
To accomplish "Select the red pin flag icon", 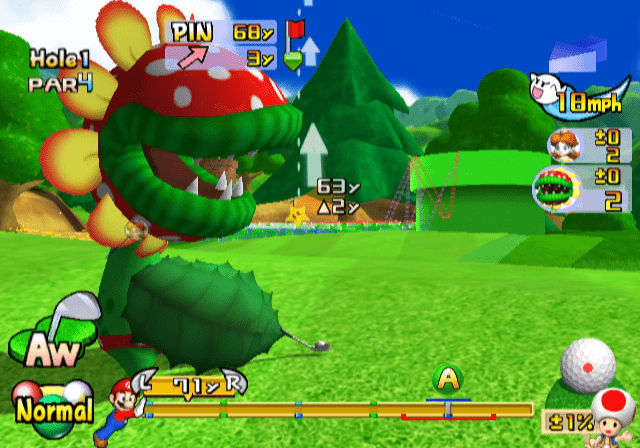I will click(295, 31).
